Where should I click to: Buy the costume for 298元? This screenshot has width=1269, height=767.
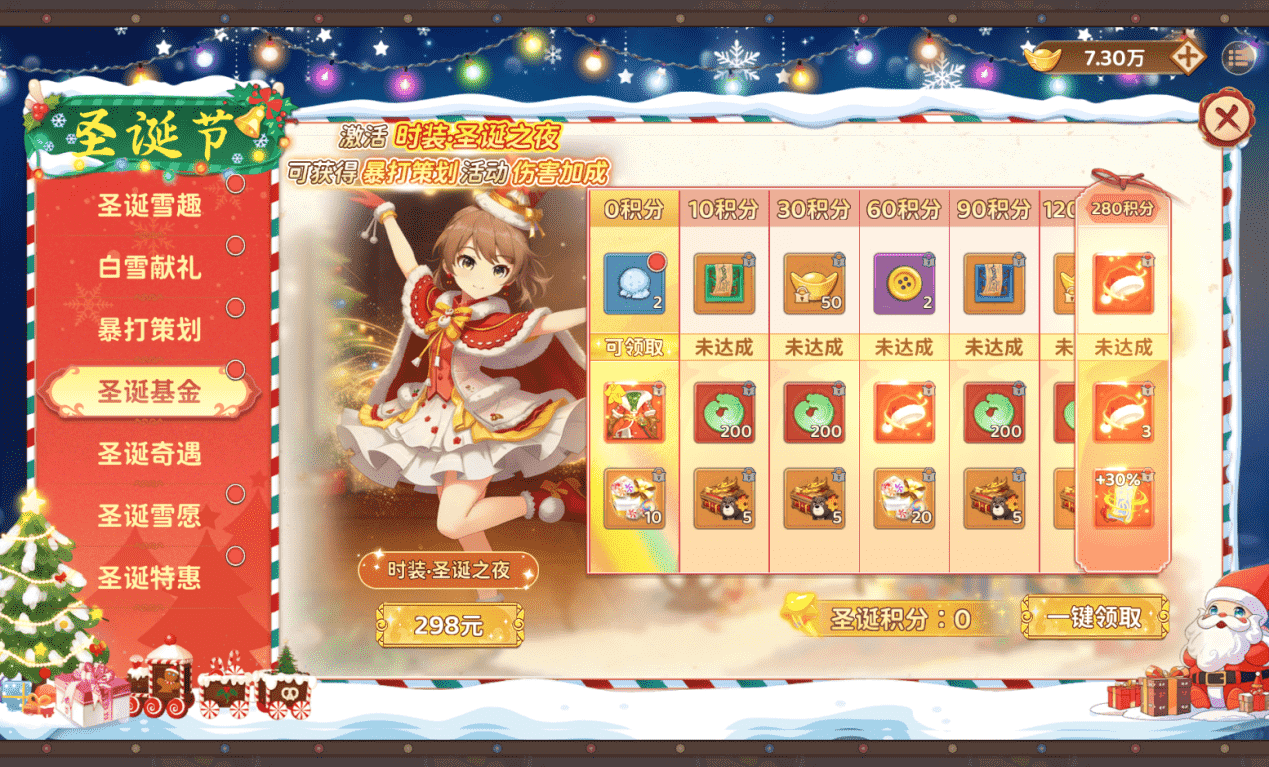449,626
